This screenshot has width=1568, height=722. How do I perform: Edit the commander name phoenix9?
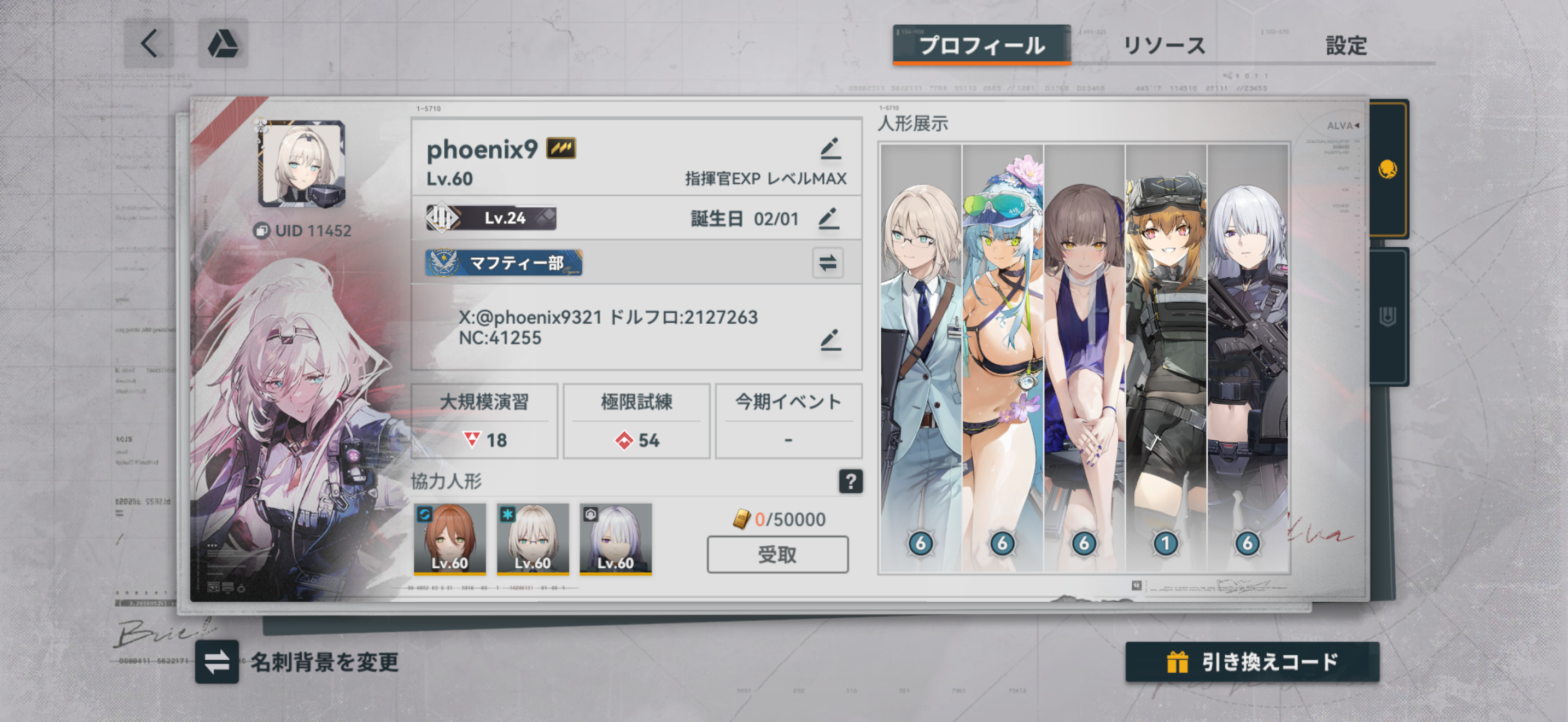pos(830,149)
